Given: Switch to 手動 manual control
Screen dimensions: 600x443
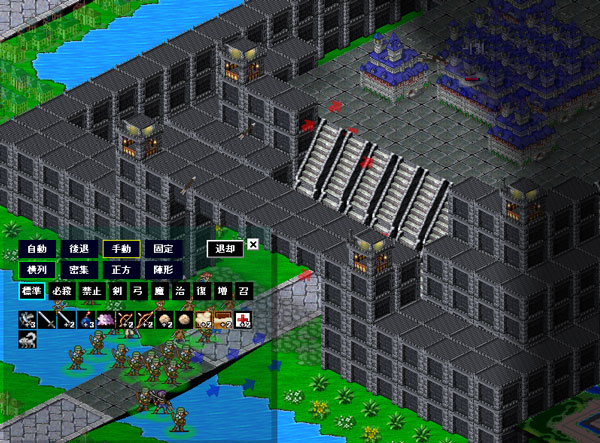Looking at the screenshot, I should 121,248.
